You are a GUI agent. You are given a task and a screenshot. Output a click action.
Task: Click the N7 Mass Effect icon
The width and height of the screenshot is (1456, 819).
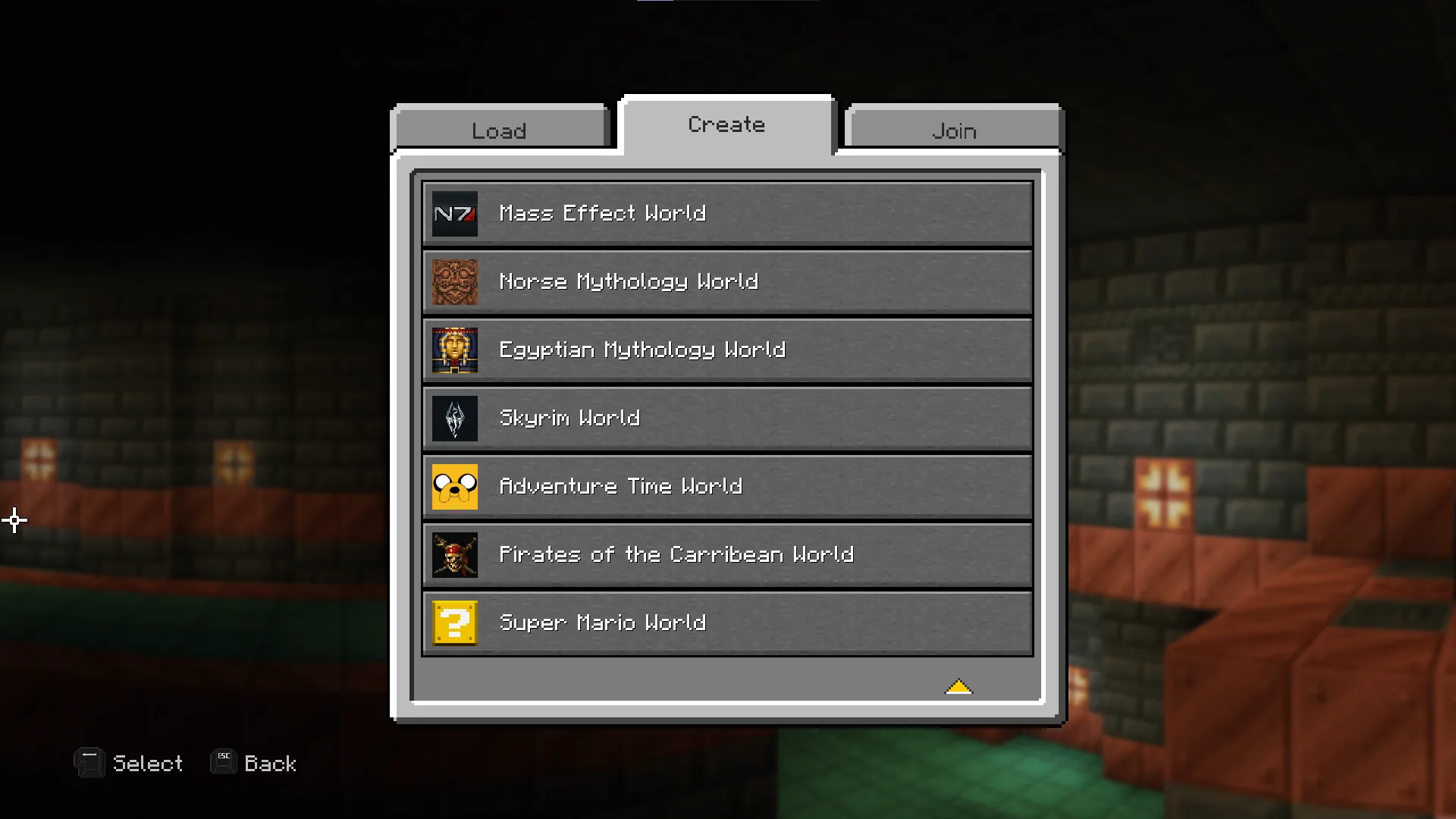[454, 213]
